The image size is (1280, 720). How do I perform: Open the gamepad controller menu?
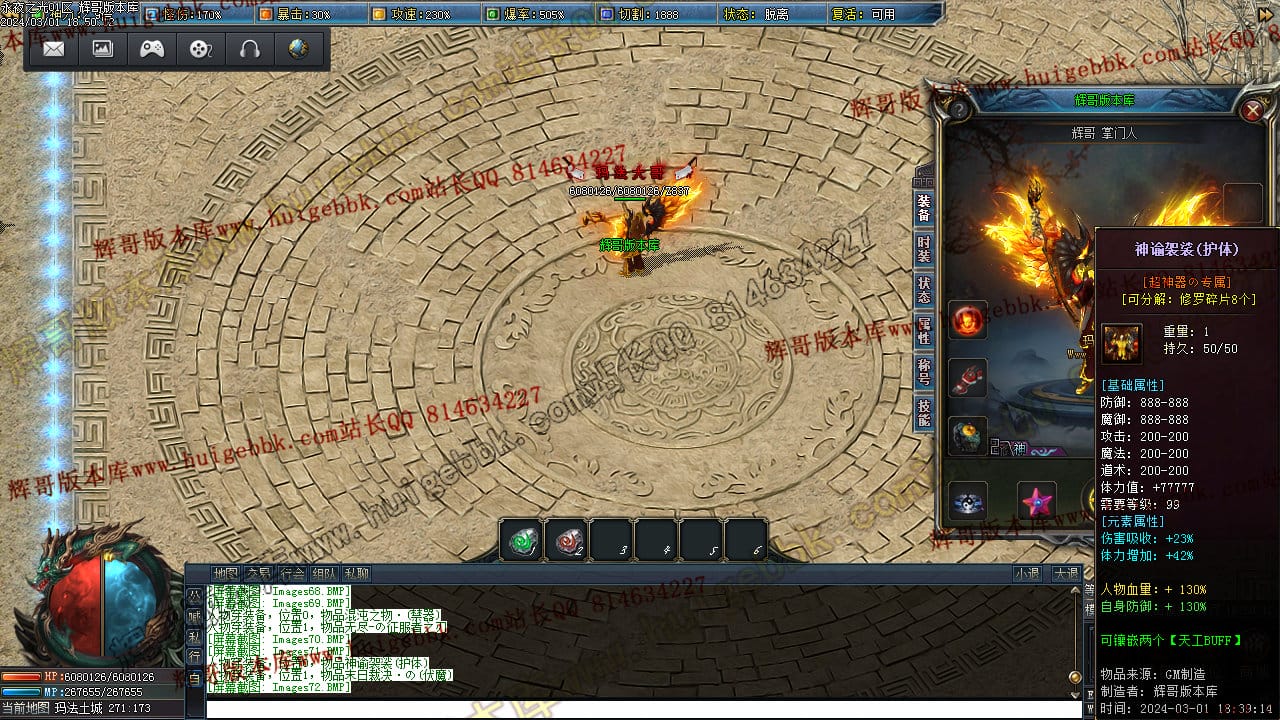(152, 49)
